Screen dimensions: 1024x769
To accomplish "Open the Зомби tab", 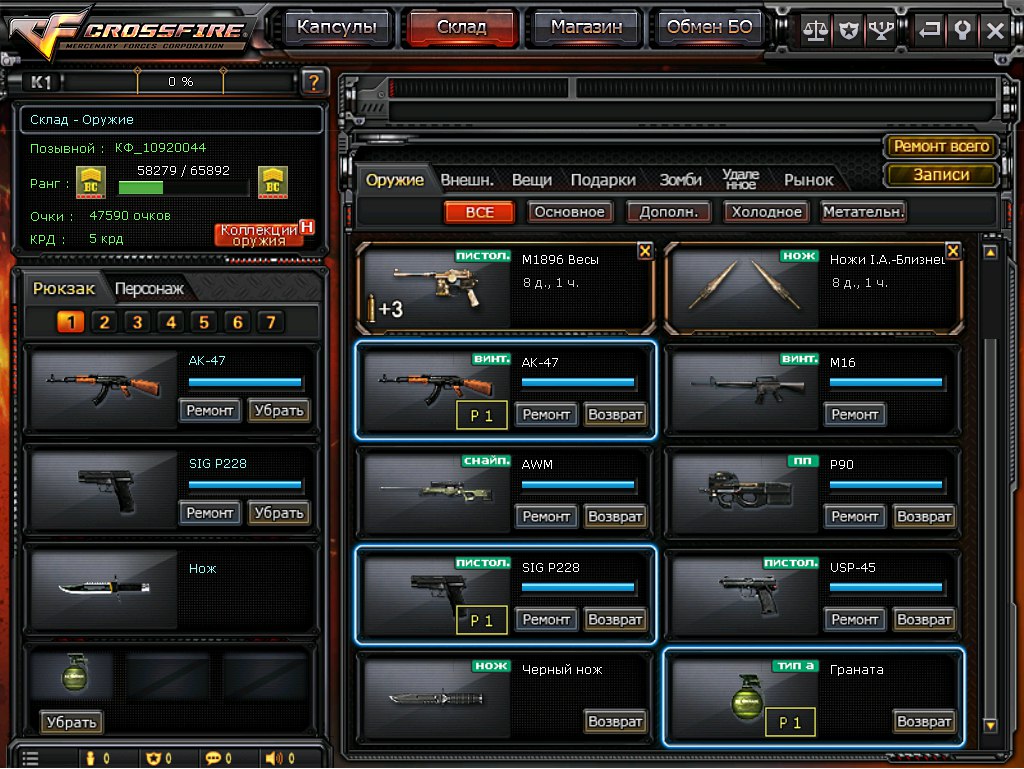I will 680,180.
